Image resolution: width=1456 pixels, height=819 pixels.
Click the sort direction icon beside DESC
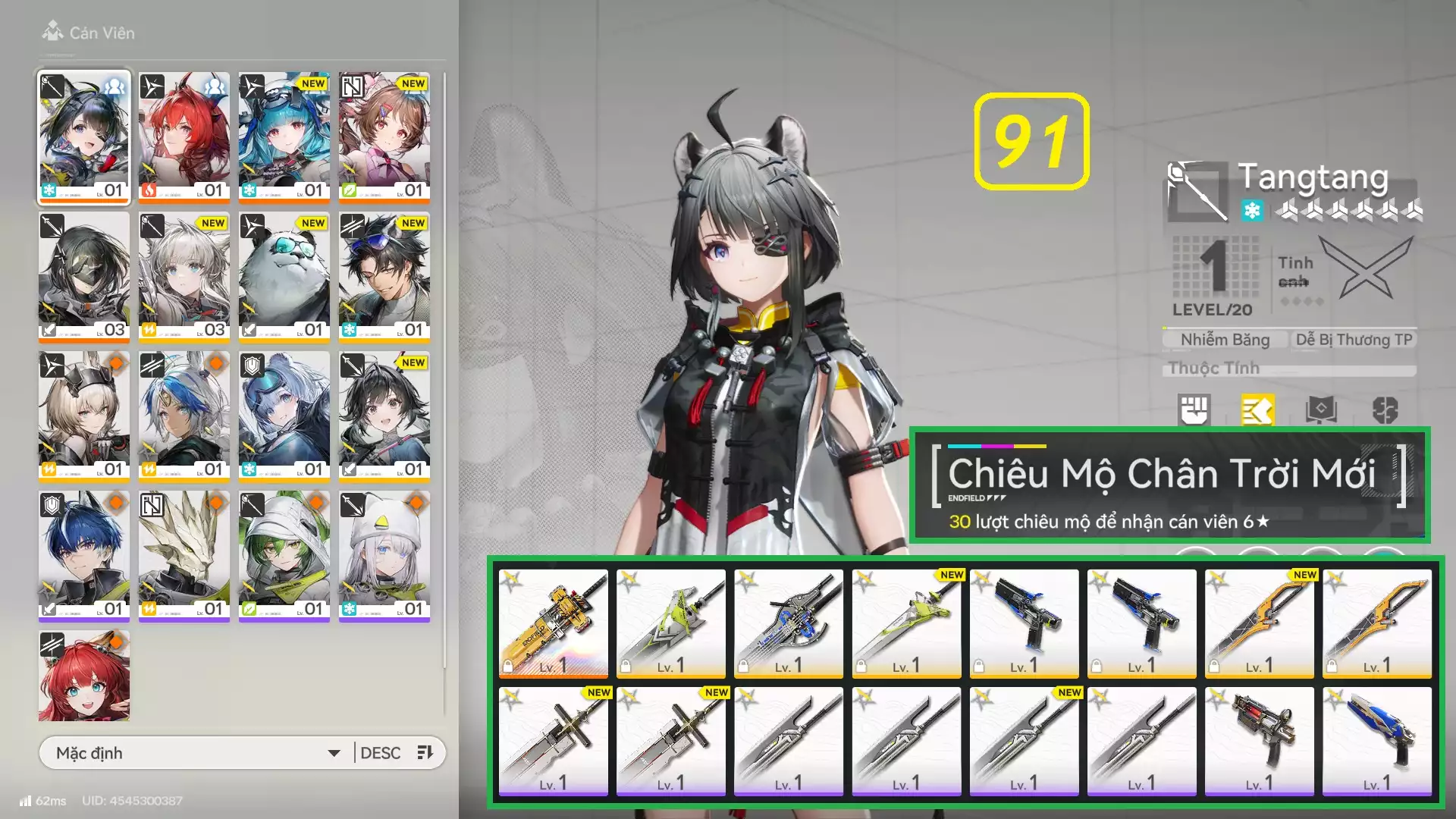(425, 752)
